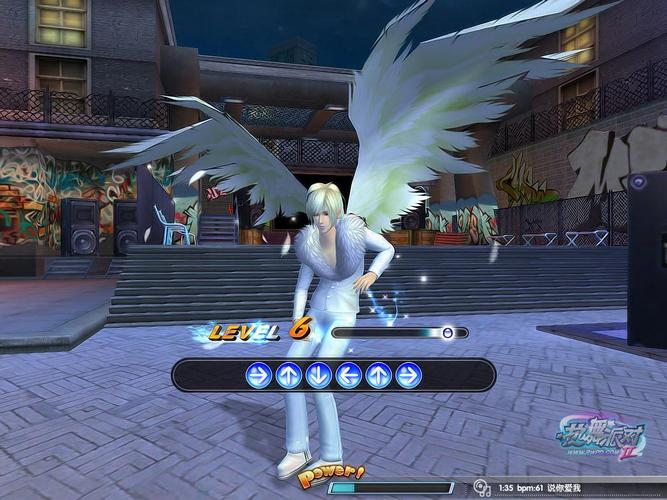Click the music note song info icon
This screenshot has width=667, height=500.
pyautogui.click(x=482, y=488)
